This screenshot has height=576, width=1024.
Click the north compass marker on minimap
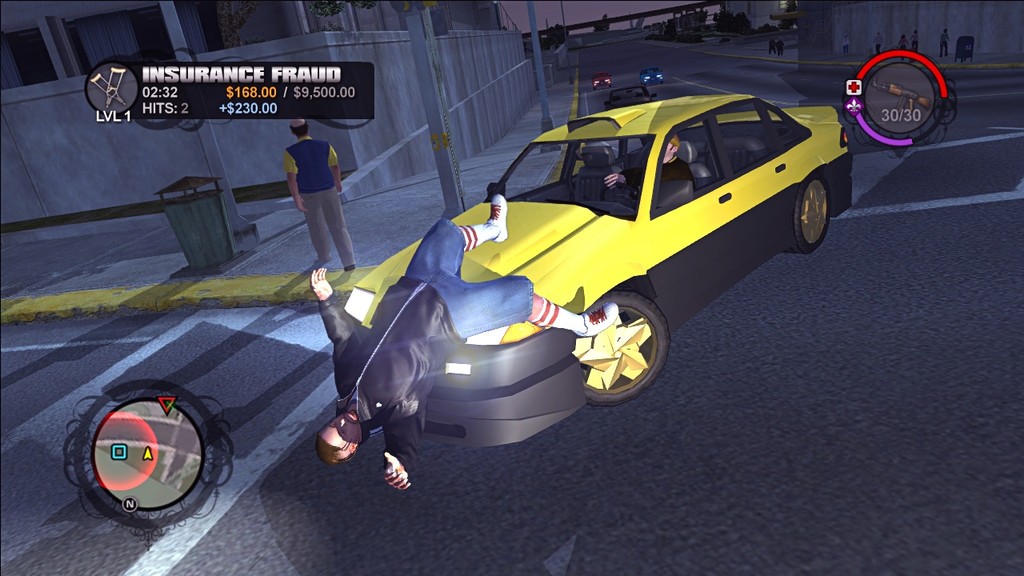[129, 504]
